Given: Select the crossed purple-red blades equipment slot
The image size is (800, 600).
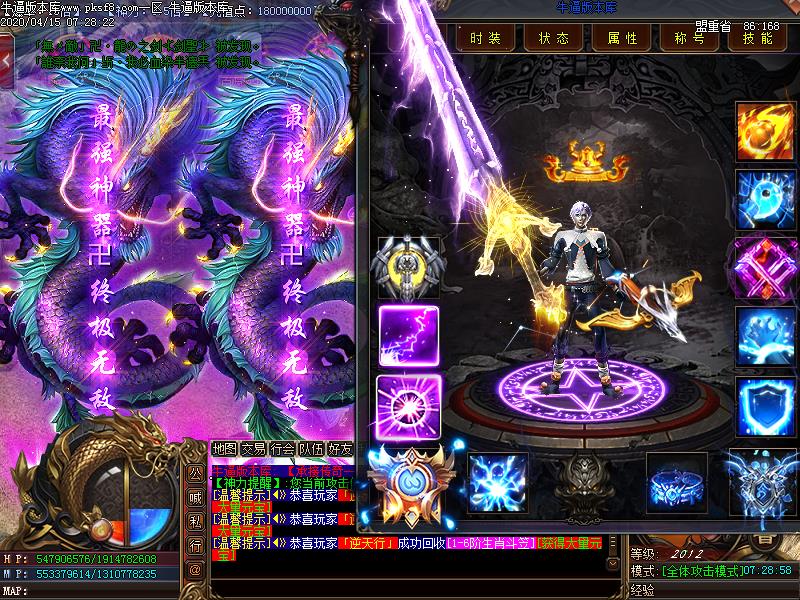Looking at the screenshot, I should coord(765,267).
